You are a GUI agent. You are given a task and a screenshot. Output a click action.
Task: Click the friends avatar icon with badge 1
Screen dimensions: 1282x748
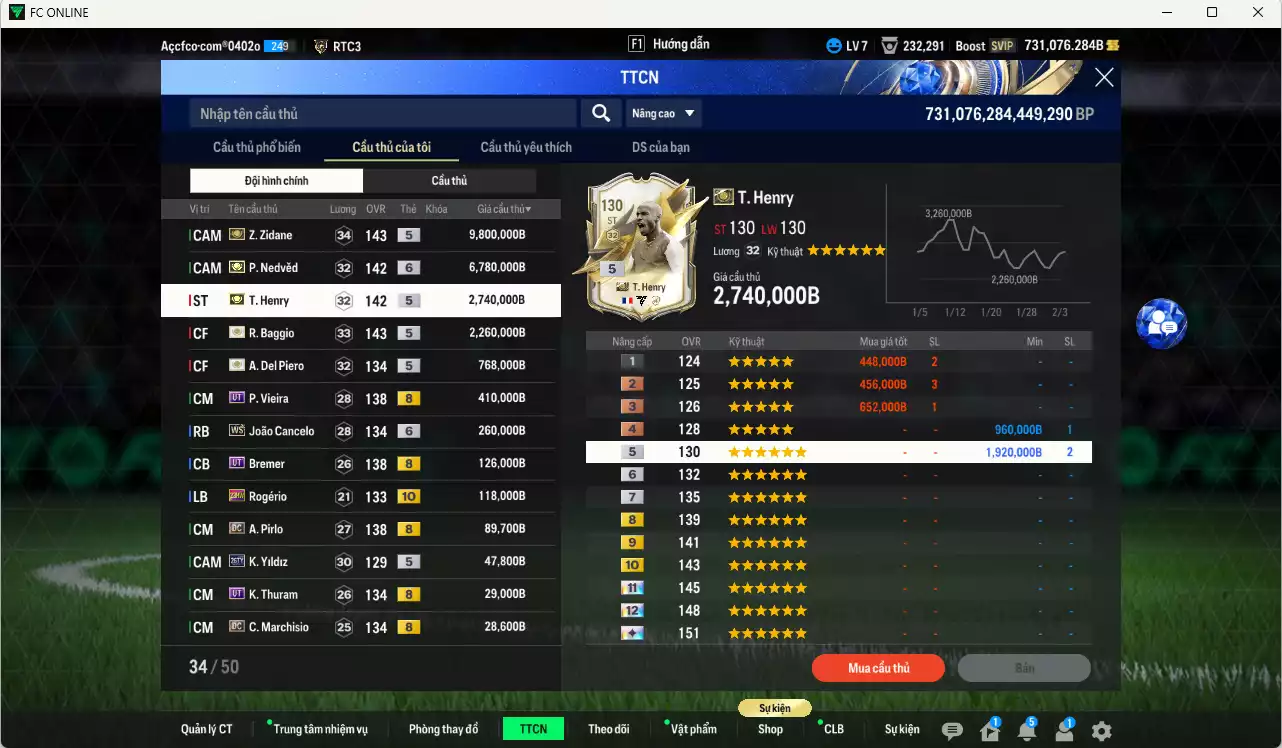click(1065, 732)
